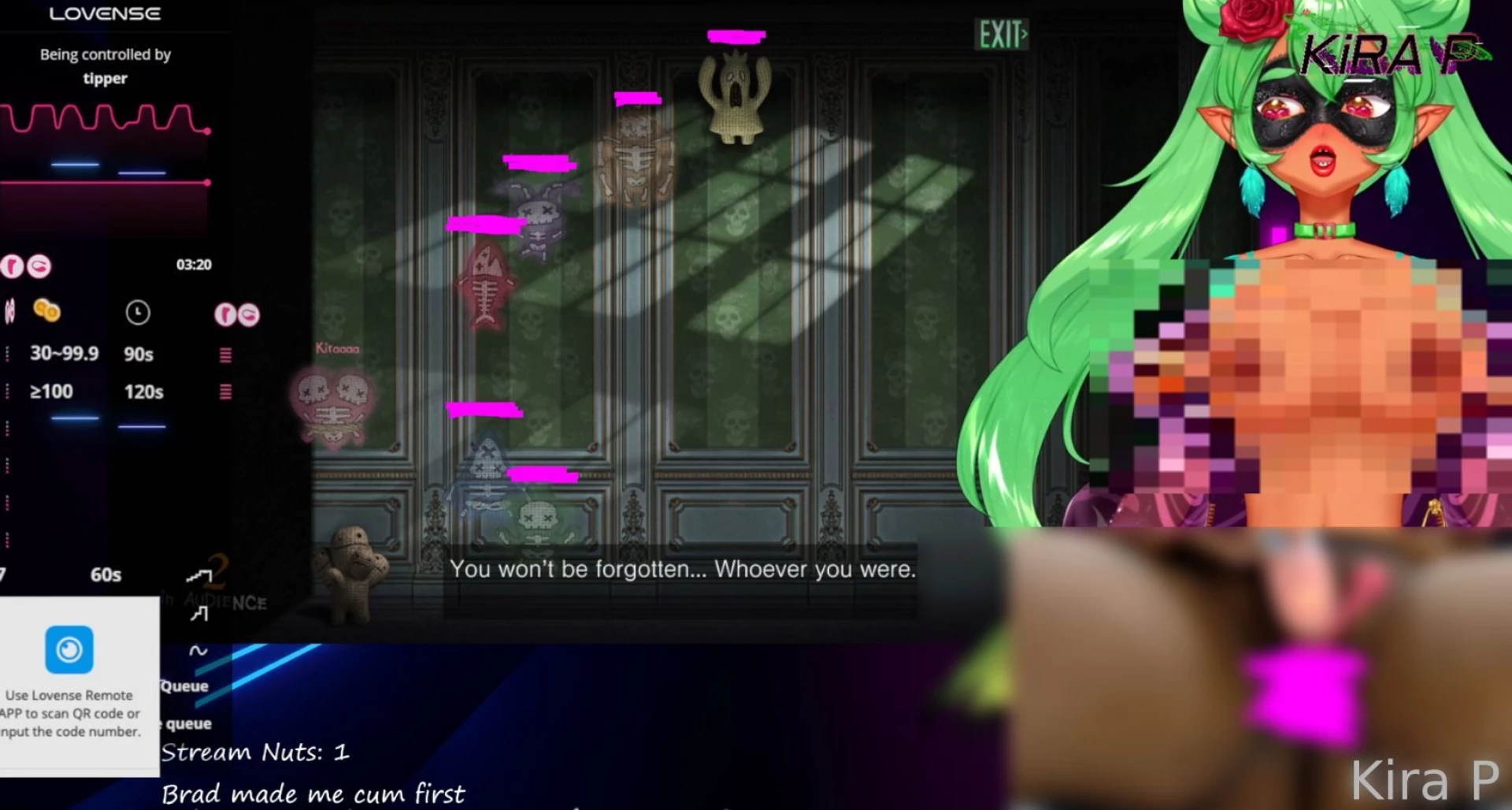Click the tipper control label
The height and width of the screenshot is (810, 1512).
[x=105, y=78]
